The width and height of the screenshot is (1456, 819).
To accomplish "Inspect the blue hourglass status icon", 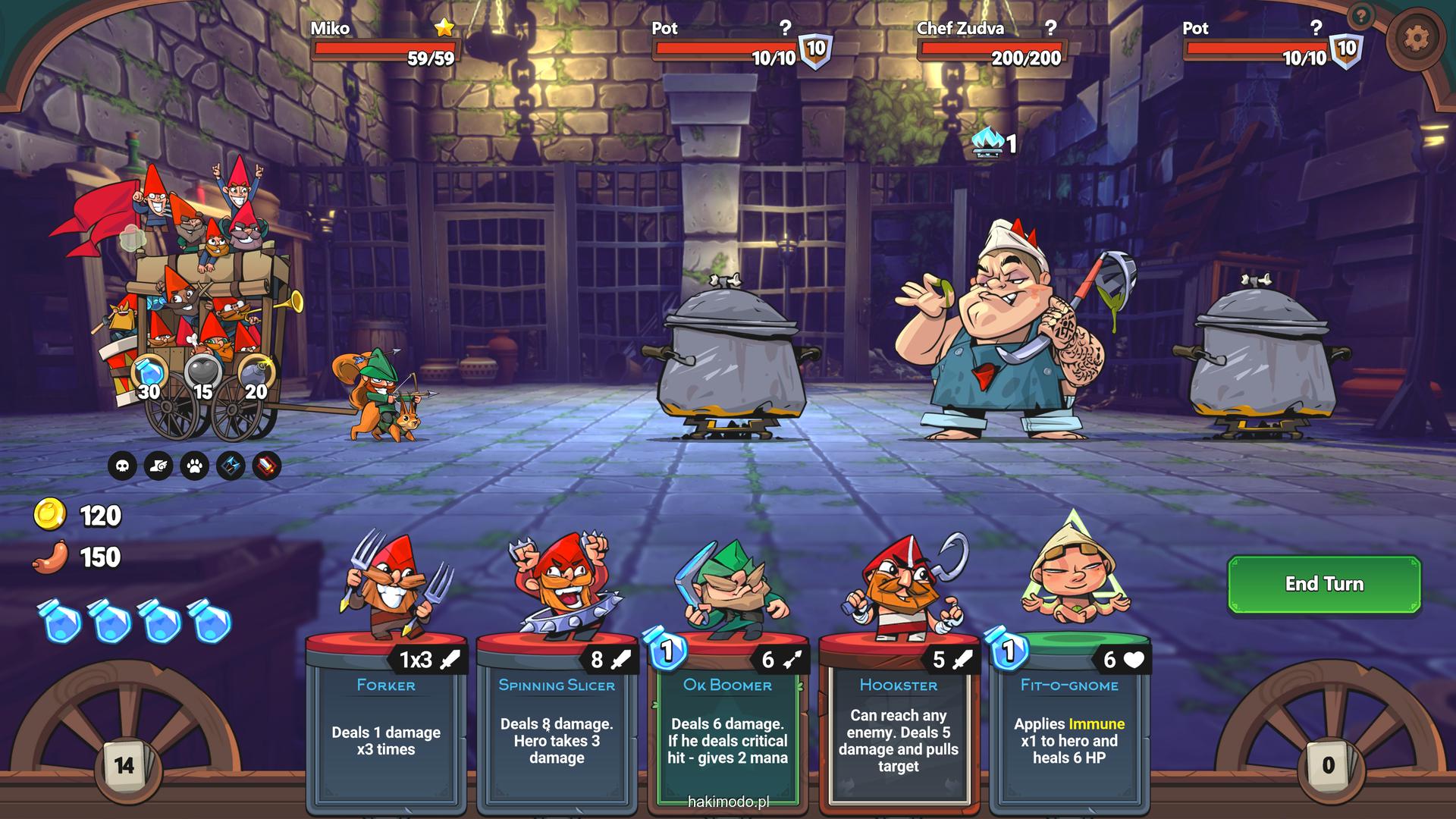I will [231, 466].
